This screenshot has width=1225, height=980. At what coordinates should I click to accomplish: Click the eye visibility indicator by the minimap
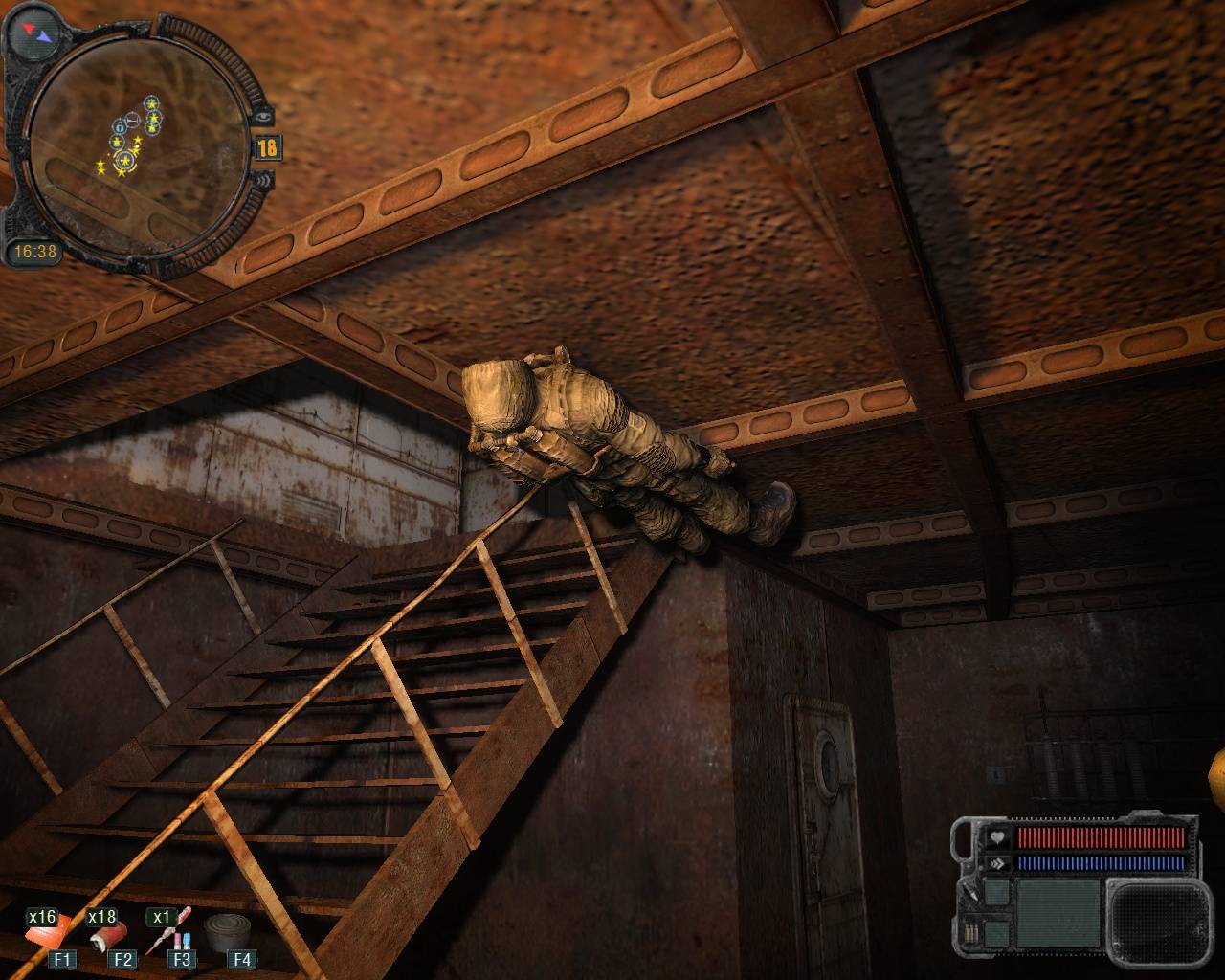pos(265,116)
